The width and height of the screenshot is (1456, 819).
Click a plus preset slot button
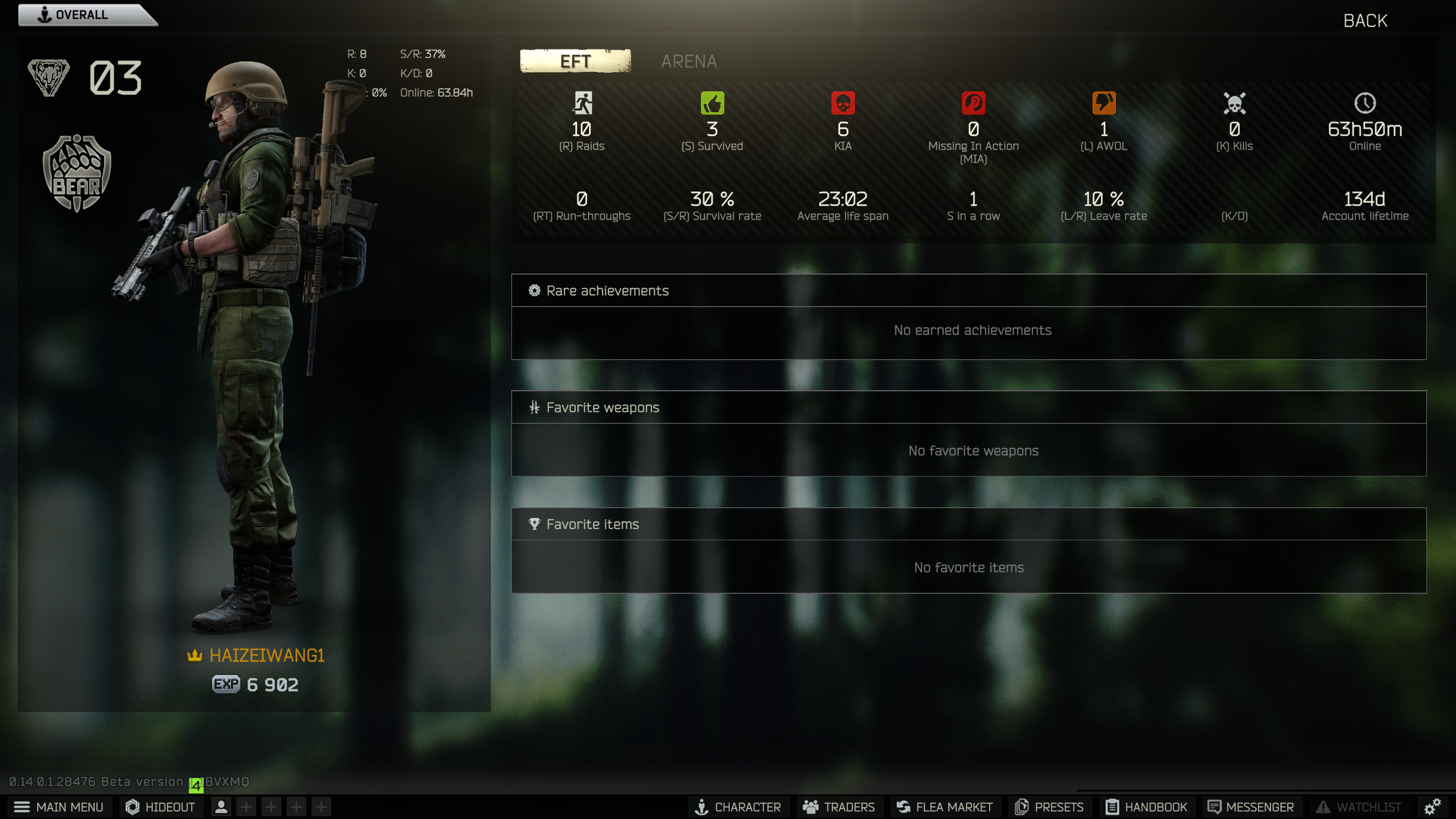point(246,806)
